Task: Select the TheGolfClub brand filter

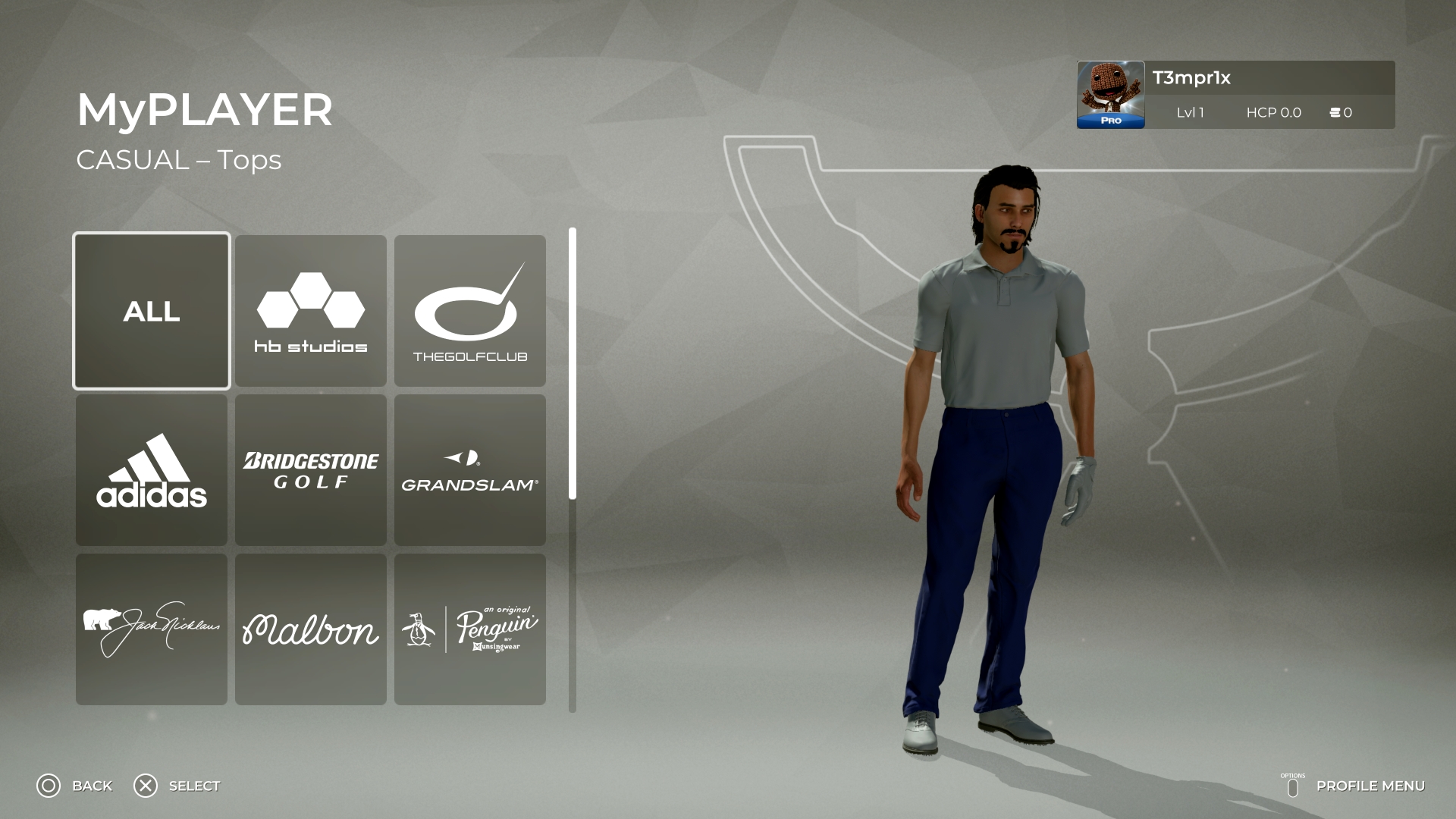Action: coord(469,309)
